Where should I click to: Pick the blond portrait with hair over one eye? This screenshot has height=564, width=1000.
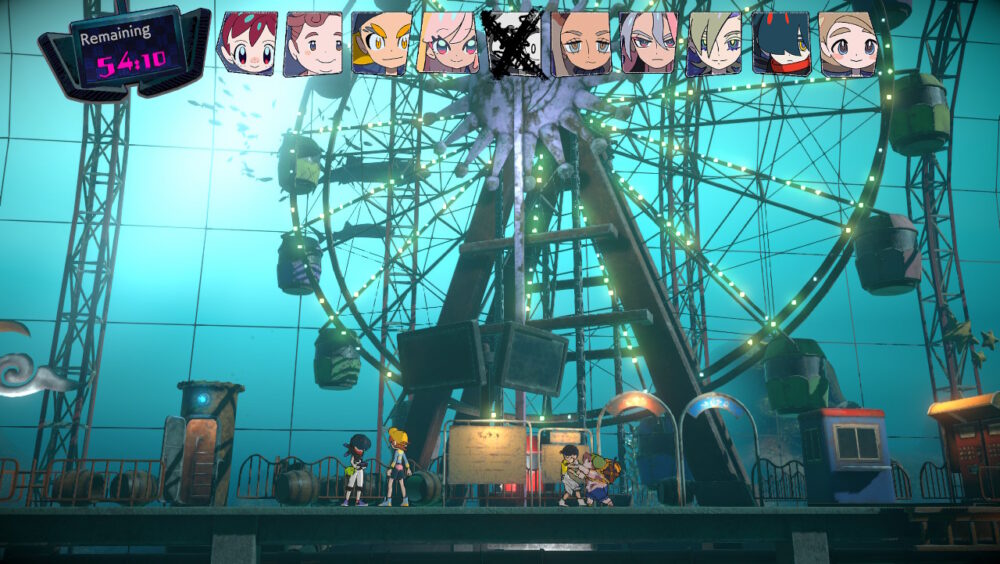(715, 44)
